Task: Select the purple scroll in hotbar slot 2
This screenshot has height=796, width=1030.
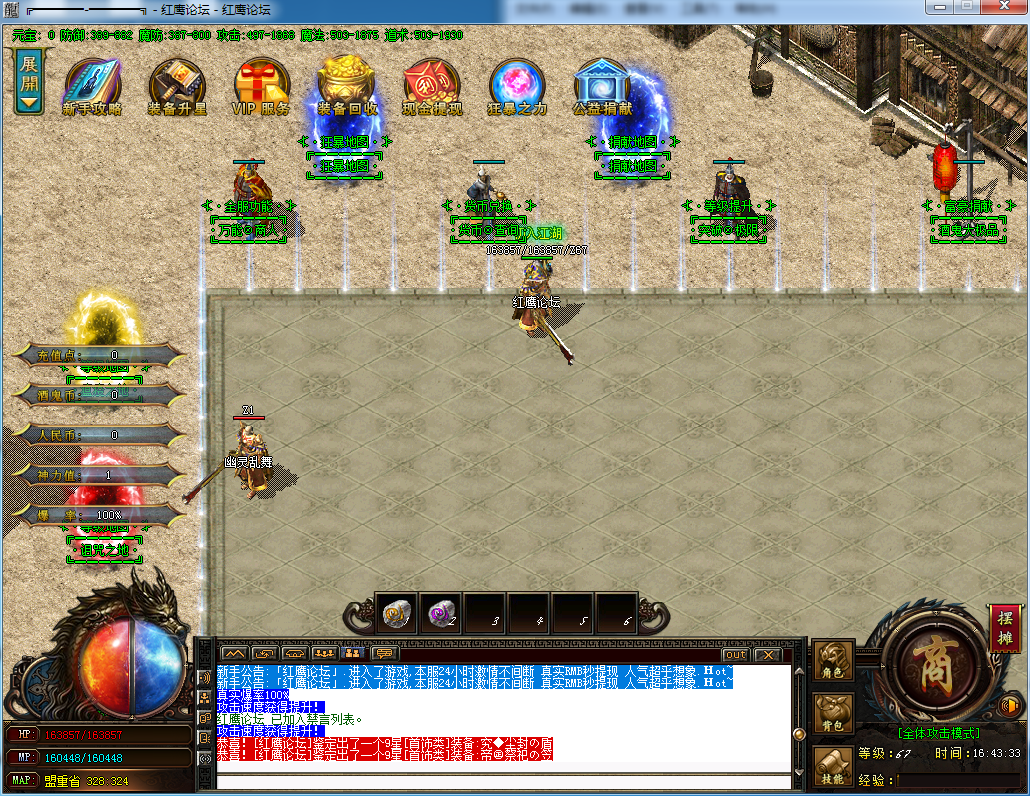Action: (x=442, y=614)
